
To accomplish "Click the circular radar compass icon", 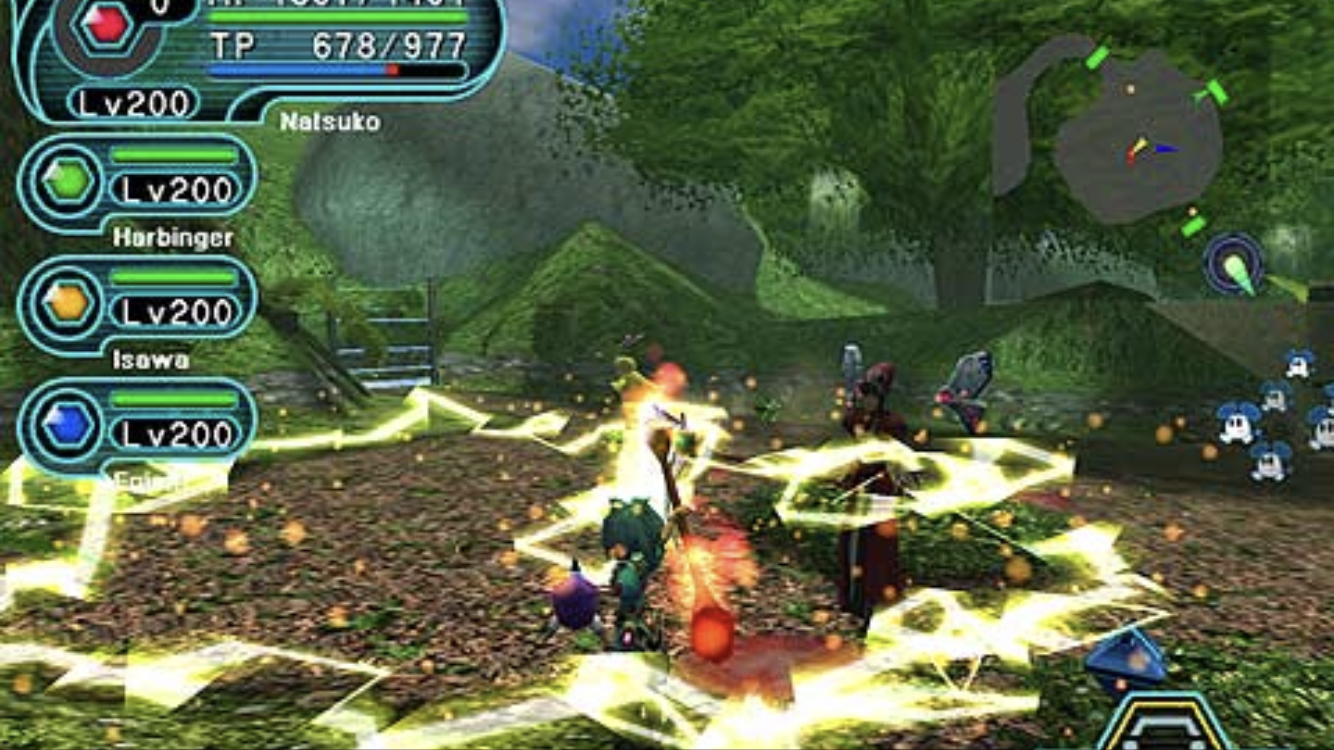I will click(x=1233, y=264).
